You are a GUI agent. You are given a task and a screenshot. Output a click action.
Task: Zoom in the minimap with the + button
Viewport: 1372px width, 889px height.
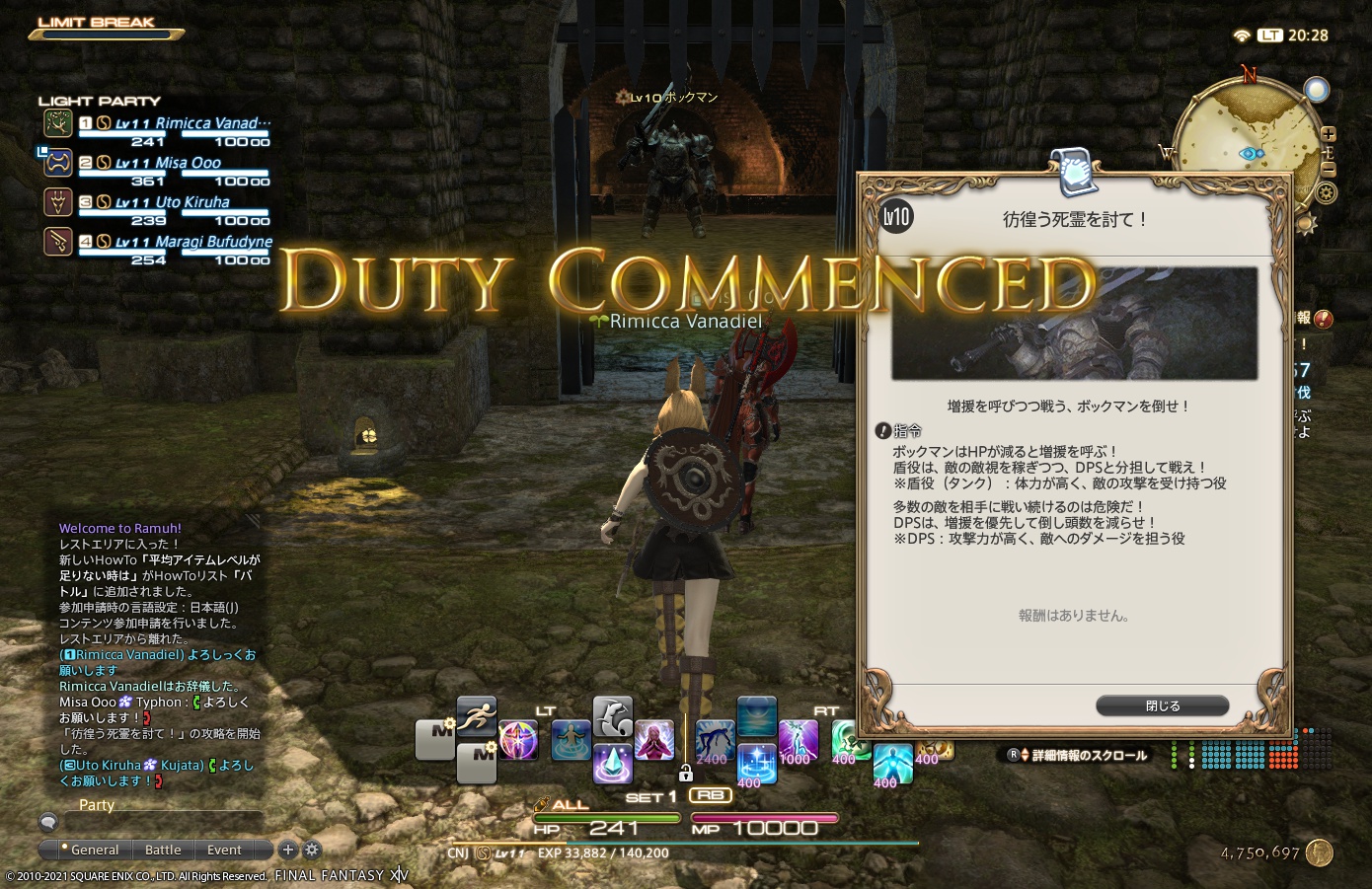1328,133
